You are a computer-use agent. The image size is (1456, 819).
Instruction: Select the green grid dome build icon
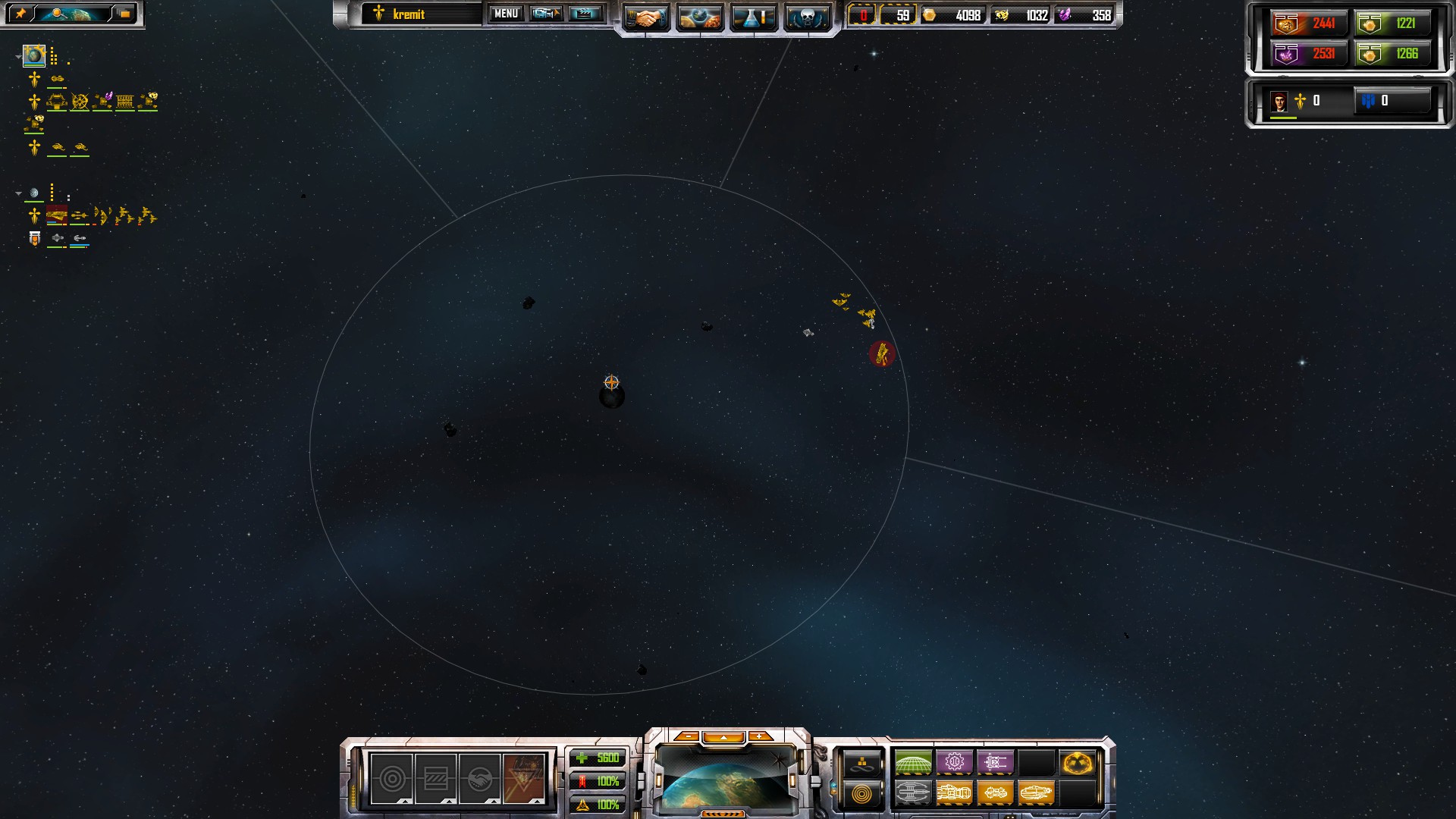(913, 762)
